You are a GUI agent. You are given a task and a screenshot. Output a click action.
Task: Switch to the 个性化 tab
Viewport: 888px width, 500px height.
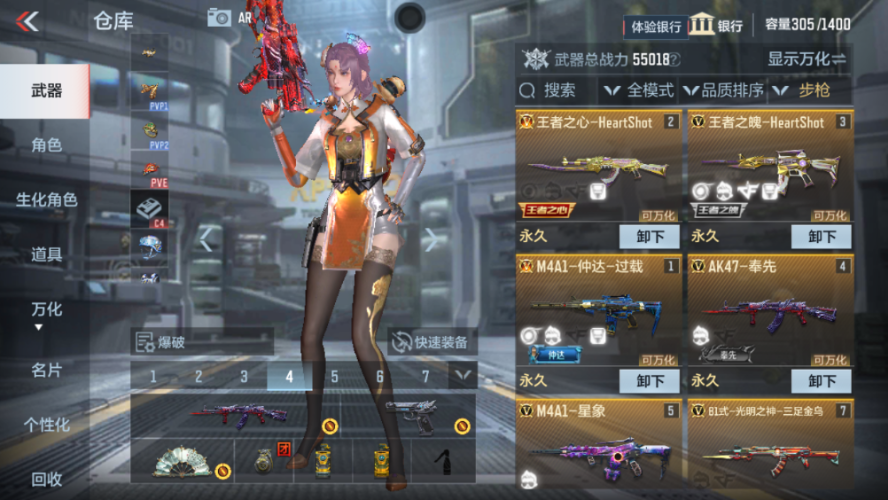46,425
